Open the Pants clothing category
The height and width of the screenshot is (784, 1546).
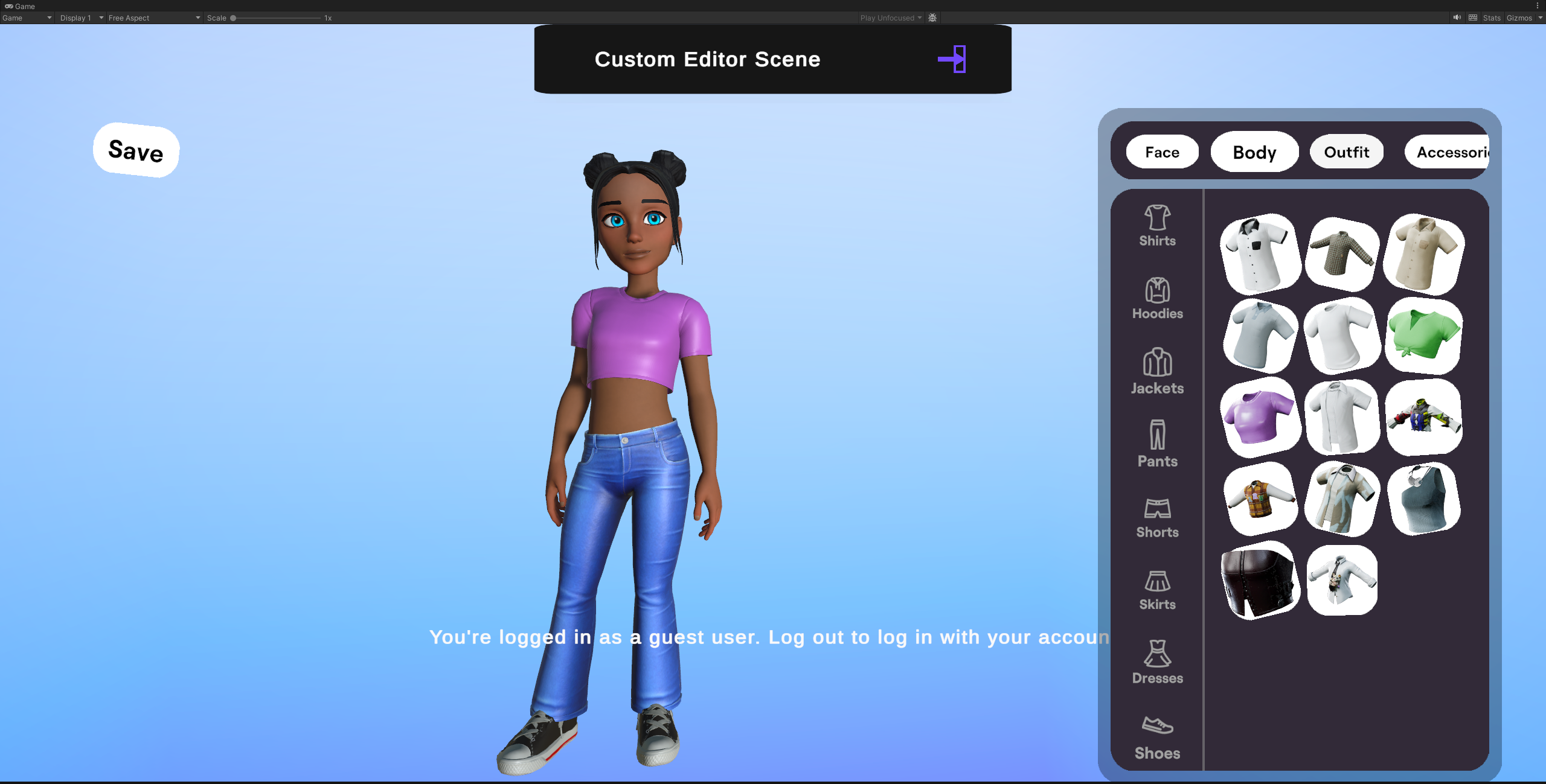pyautogui.click(x=1156, y=445)
